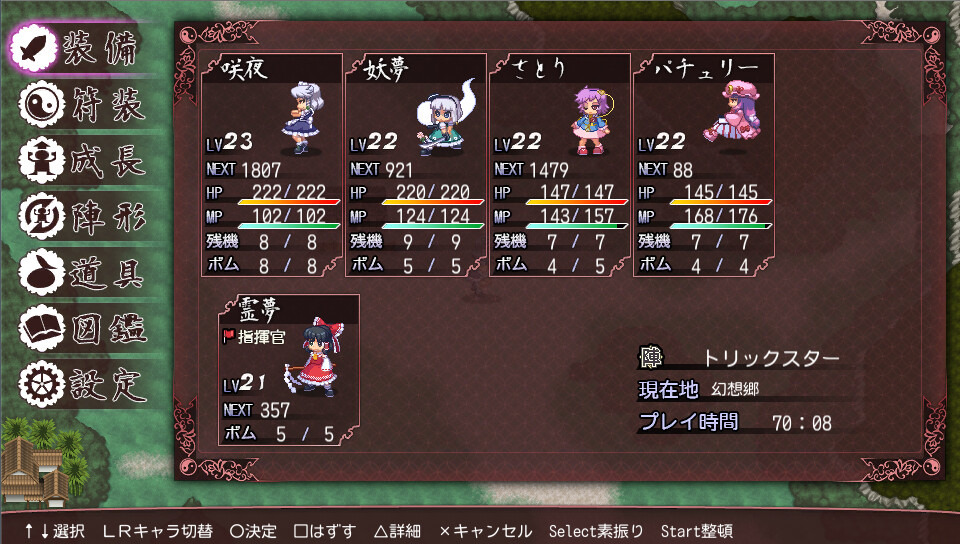Select the 符装 spell card menu
The image size is (960, 544).
80,104
